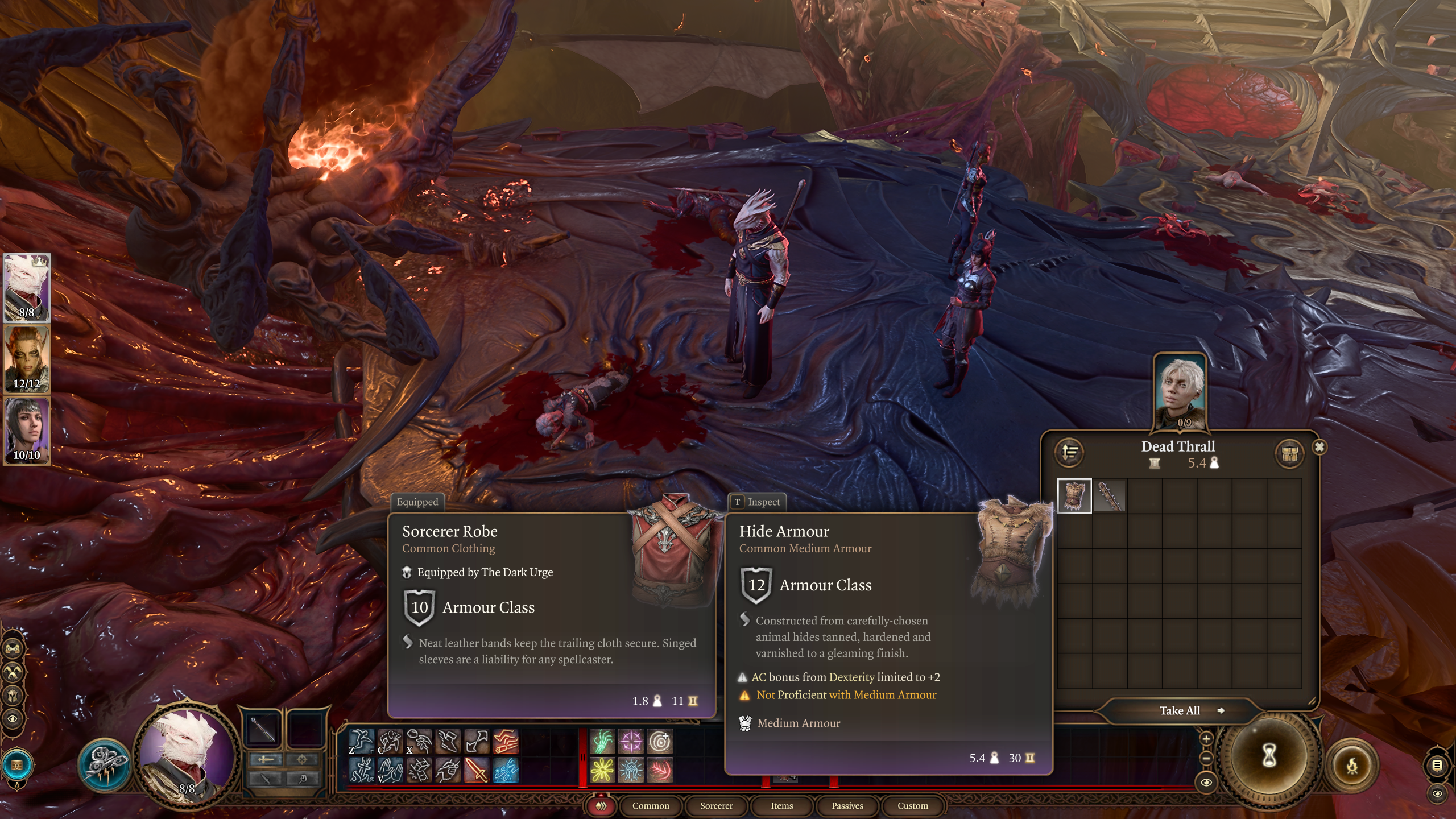Close the Dead Thrall loot window
The image size is (1456, 819).
coord(1319,447)
